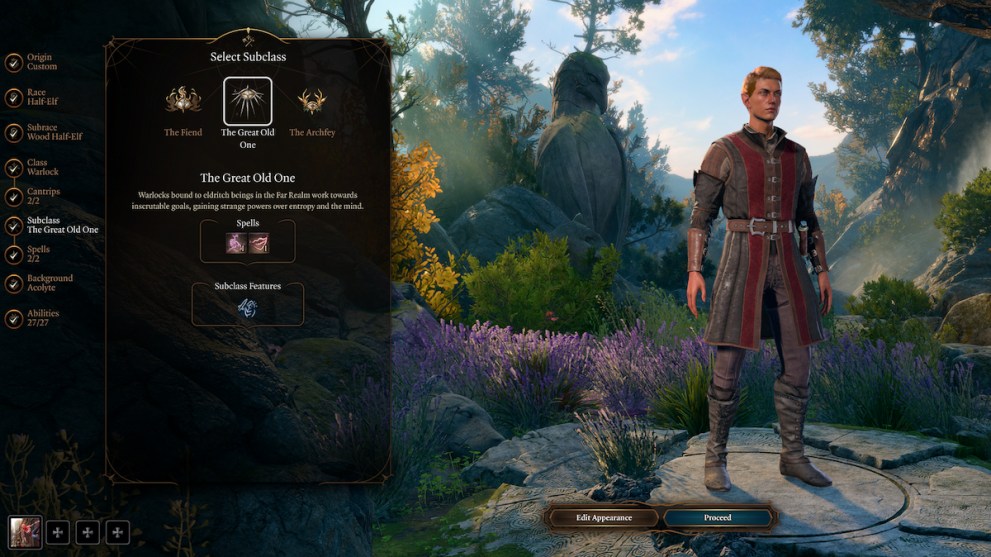This screenshot has width=991, height=557.
Task: Show the Abilities 27/27 step
Action: pyautogui.click(x=40, y=318)
